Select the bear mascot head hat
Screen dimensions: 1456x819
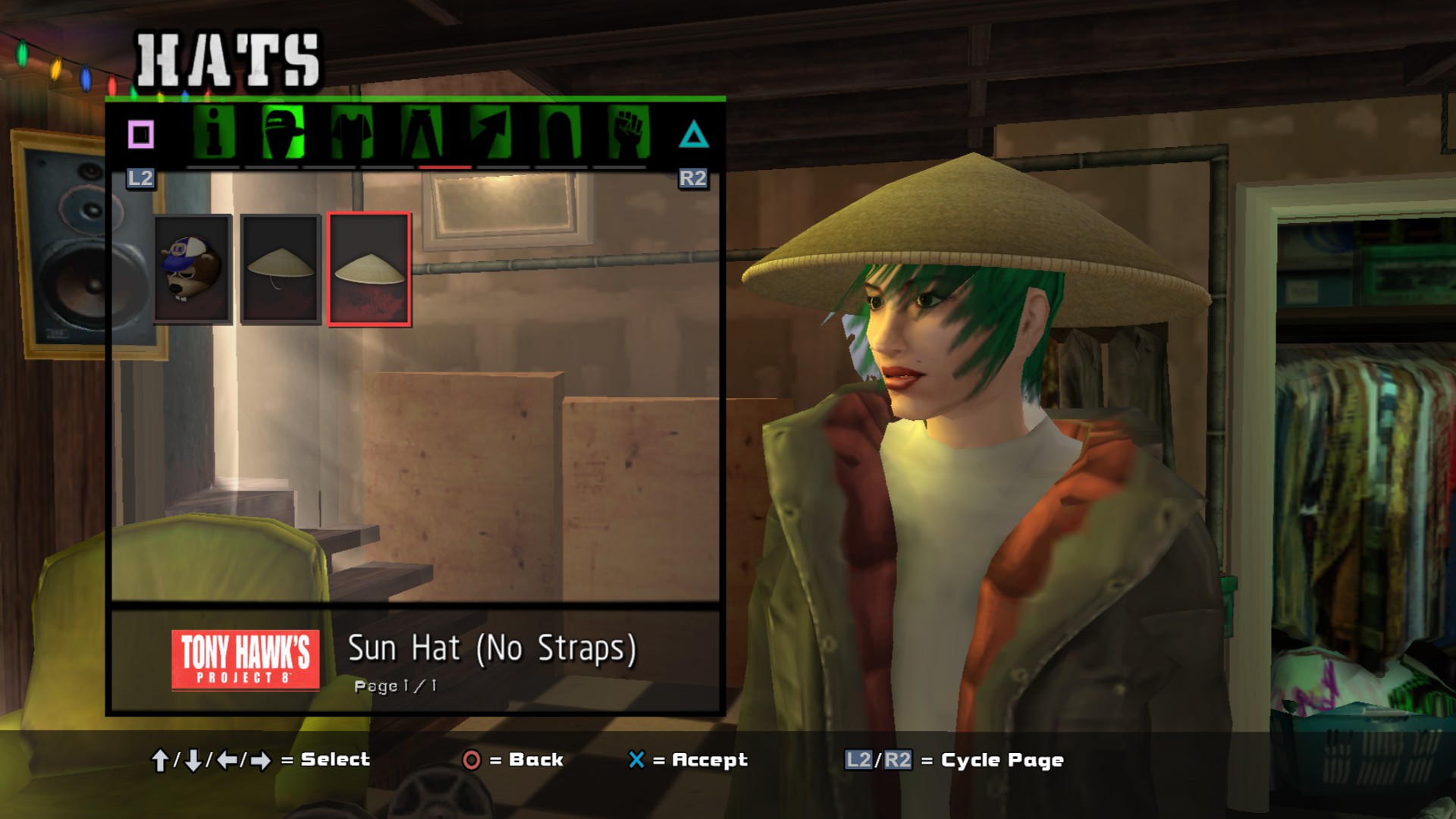(193, 269)
